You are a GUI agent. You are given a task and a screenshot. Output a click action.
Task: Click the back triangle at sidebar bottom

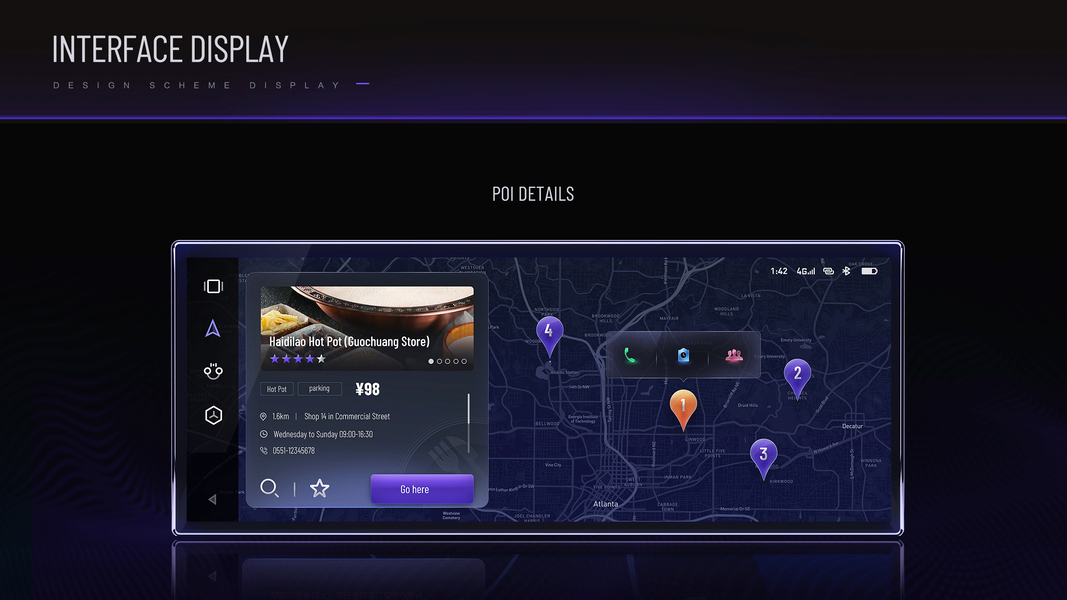pyautogui.click(x=212, y=499)
